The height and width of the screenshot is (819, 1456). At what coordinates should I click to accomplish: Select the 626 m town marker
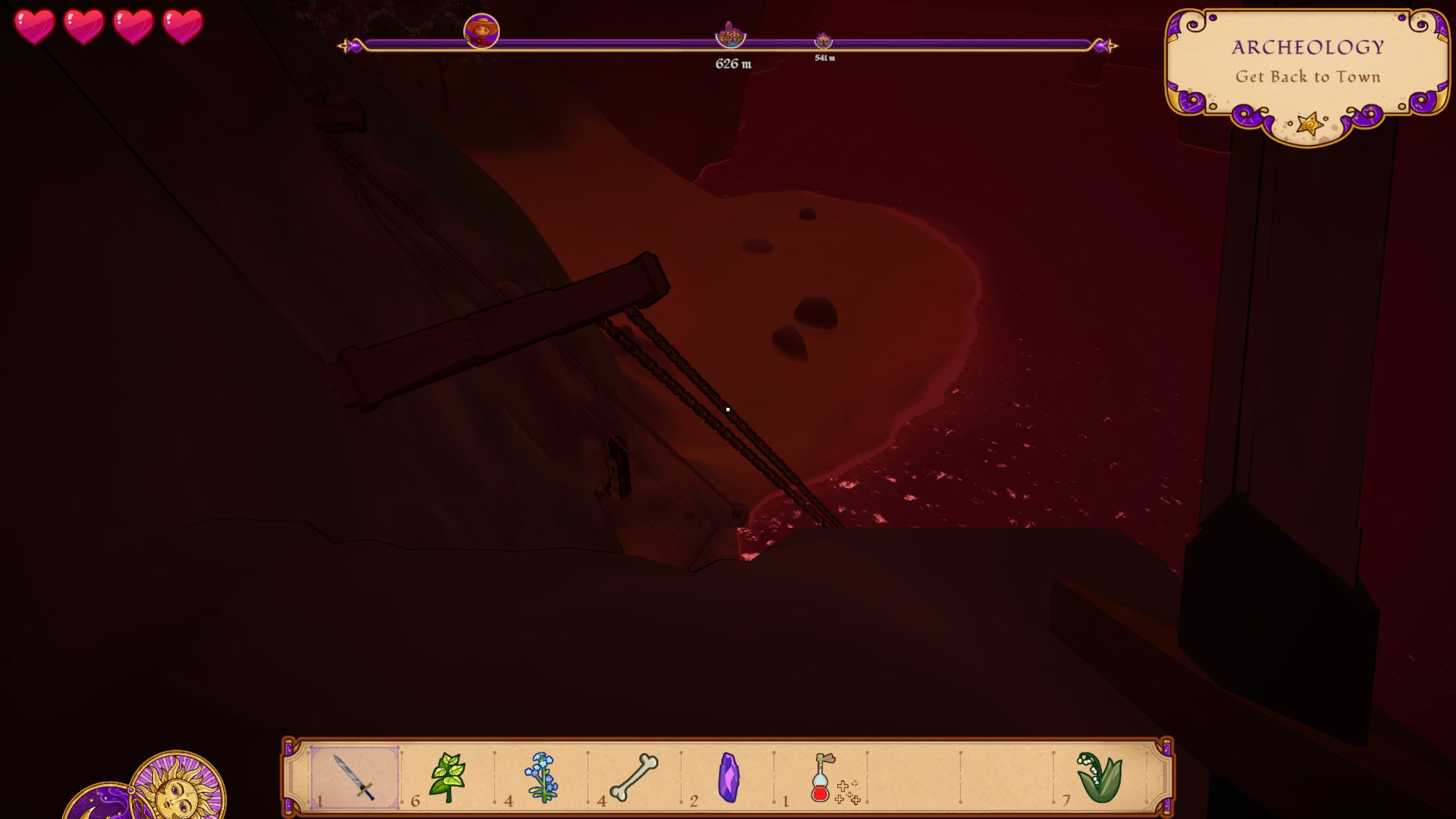click(x=730, y=36)
